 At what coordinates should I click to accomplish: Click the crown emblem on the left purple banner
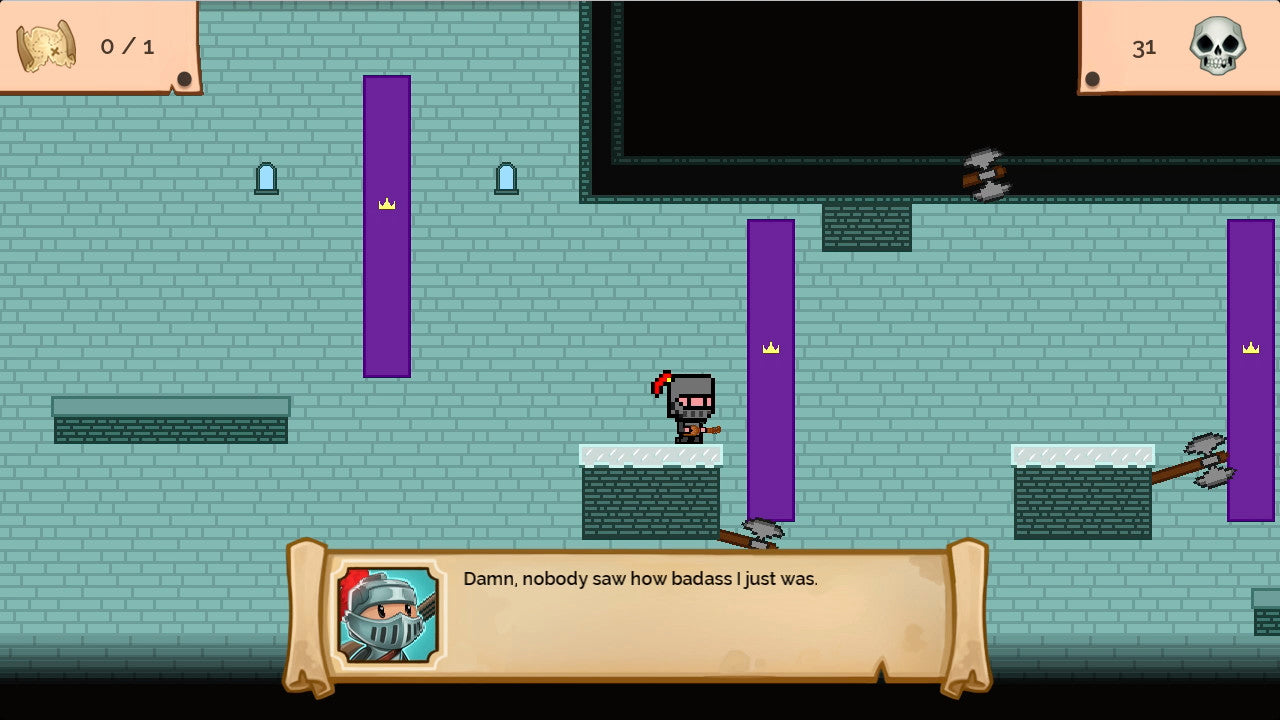click(x=386, y=204)
